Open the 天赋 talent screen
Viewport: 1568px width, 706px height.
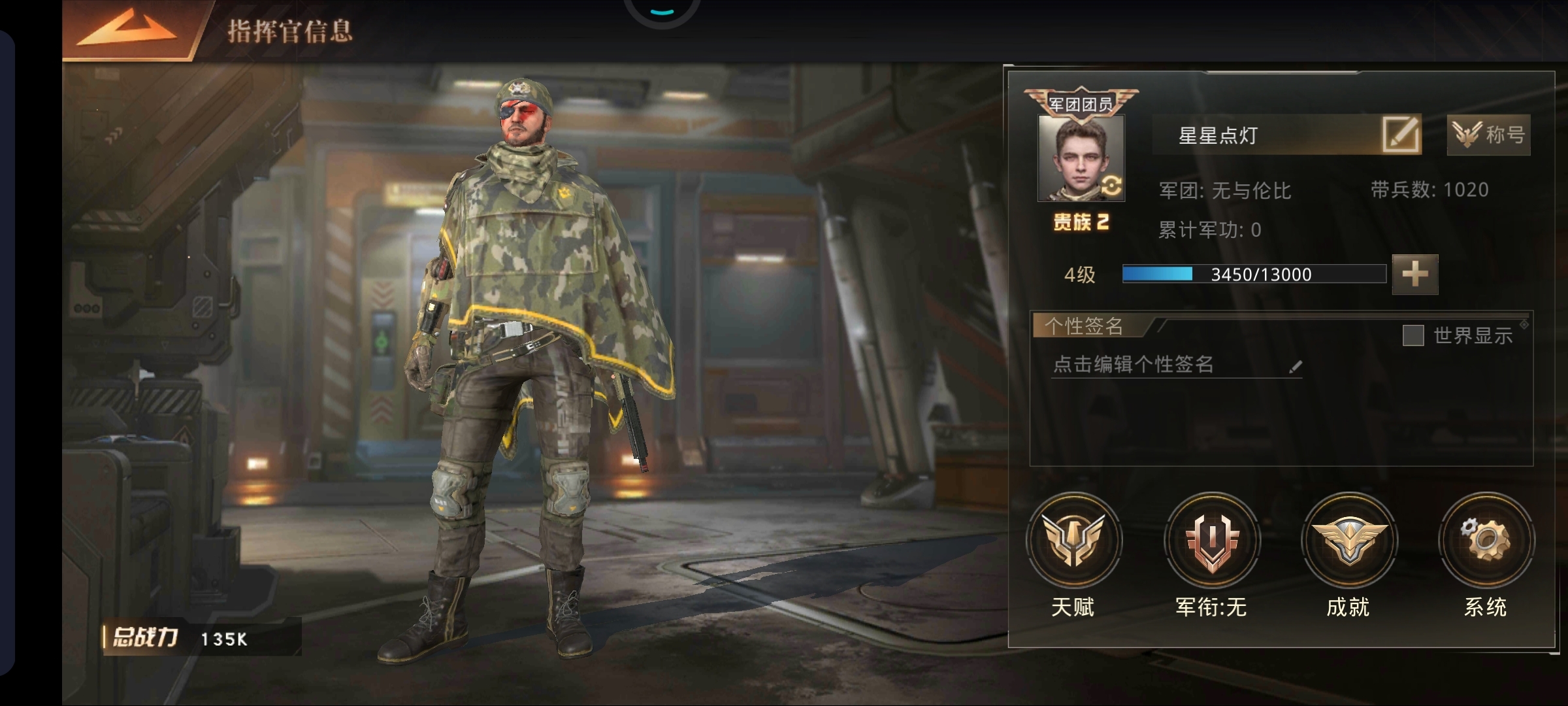1073,540
